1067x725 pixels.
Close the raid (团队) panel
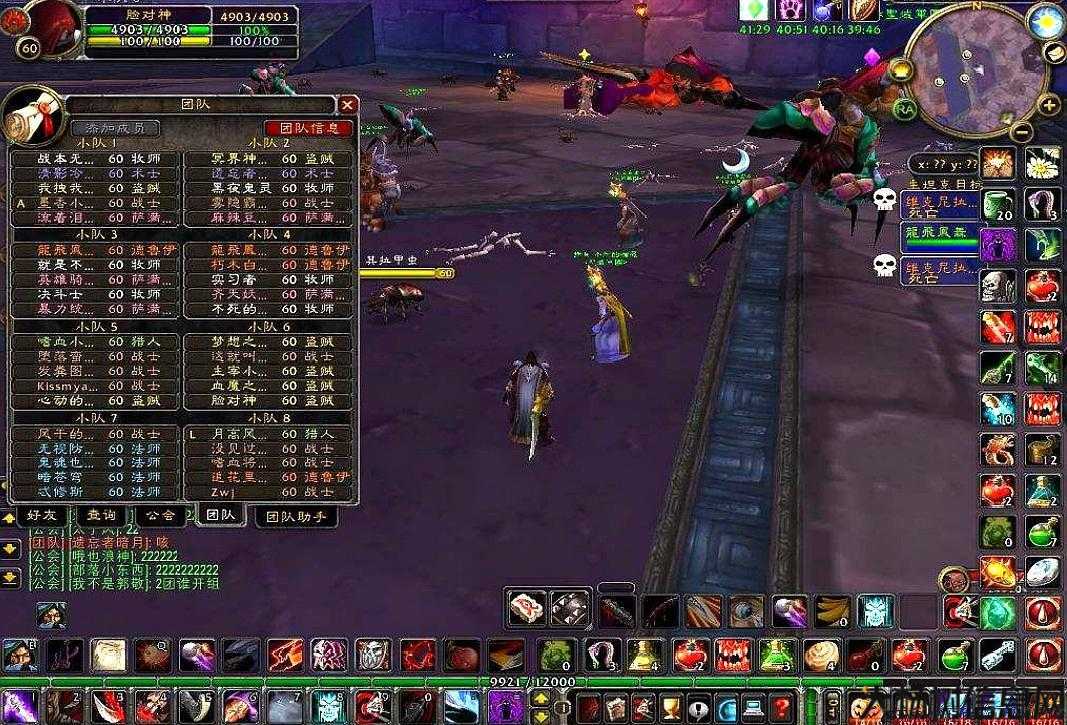[x=347, y=104]
